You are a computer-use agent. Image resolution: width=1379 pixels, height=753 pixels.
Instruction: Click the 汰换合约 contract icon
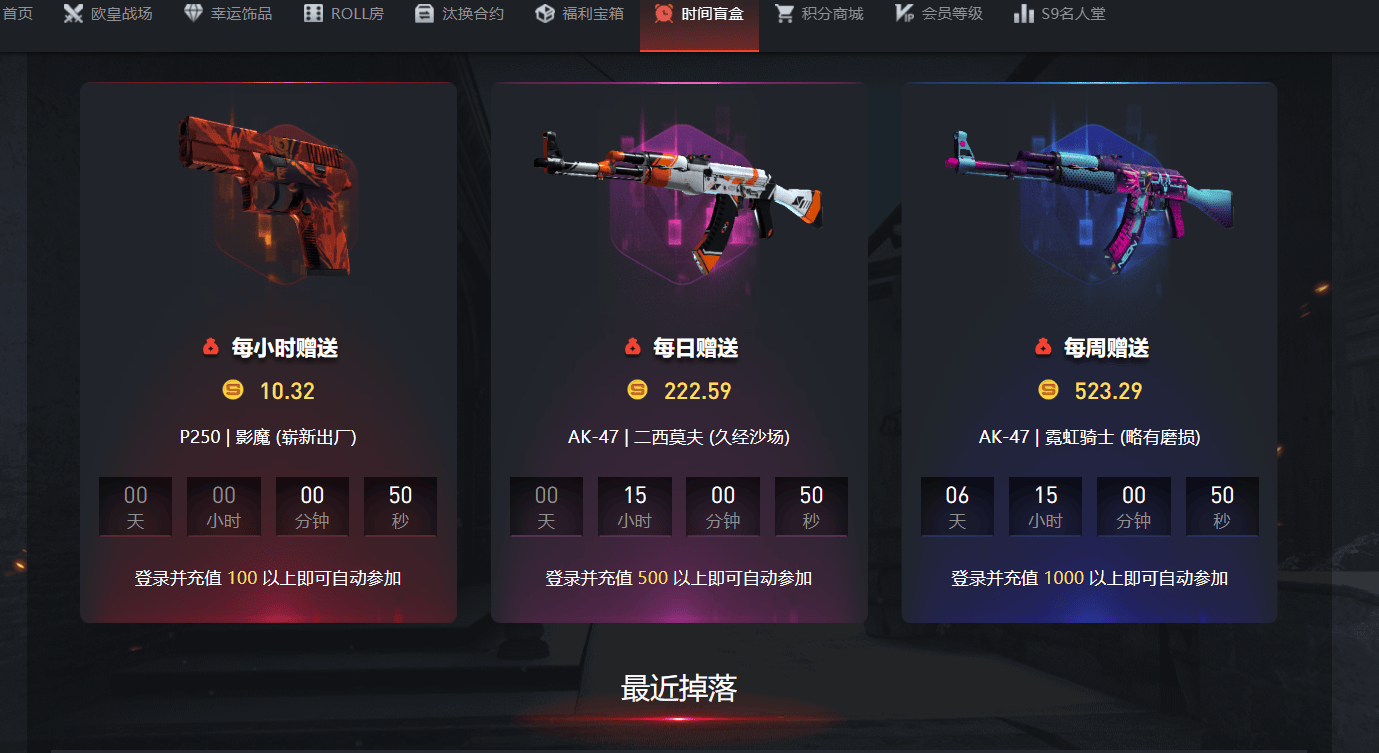[424, 14]
